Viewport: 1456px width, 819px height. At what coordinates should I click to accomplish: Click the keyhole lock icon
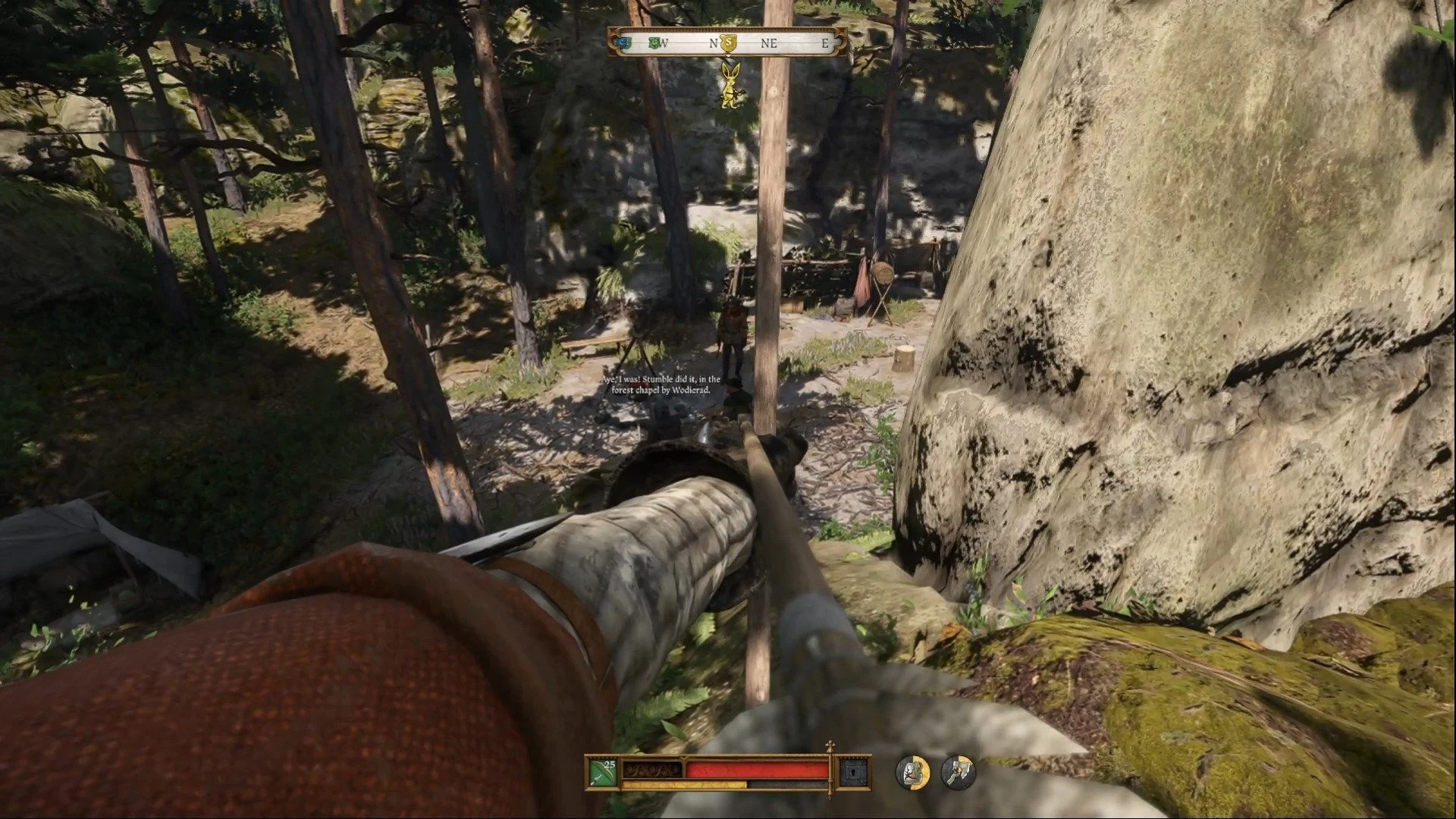851,773
